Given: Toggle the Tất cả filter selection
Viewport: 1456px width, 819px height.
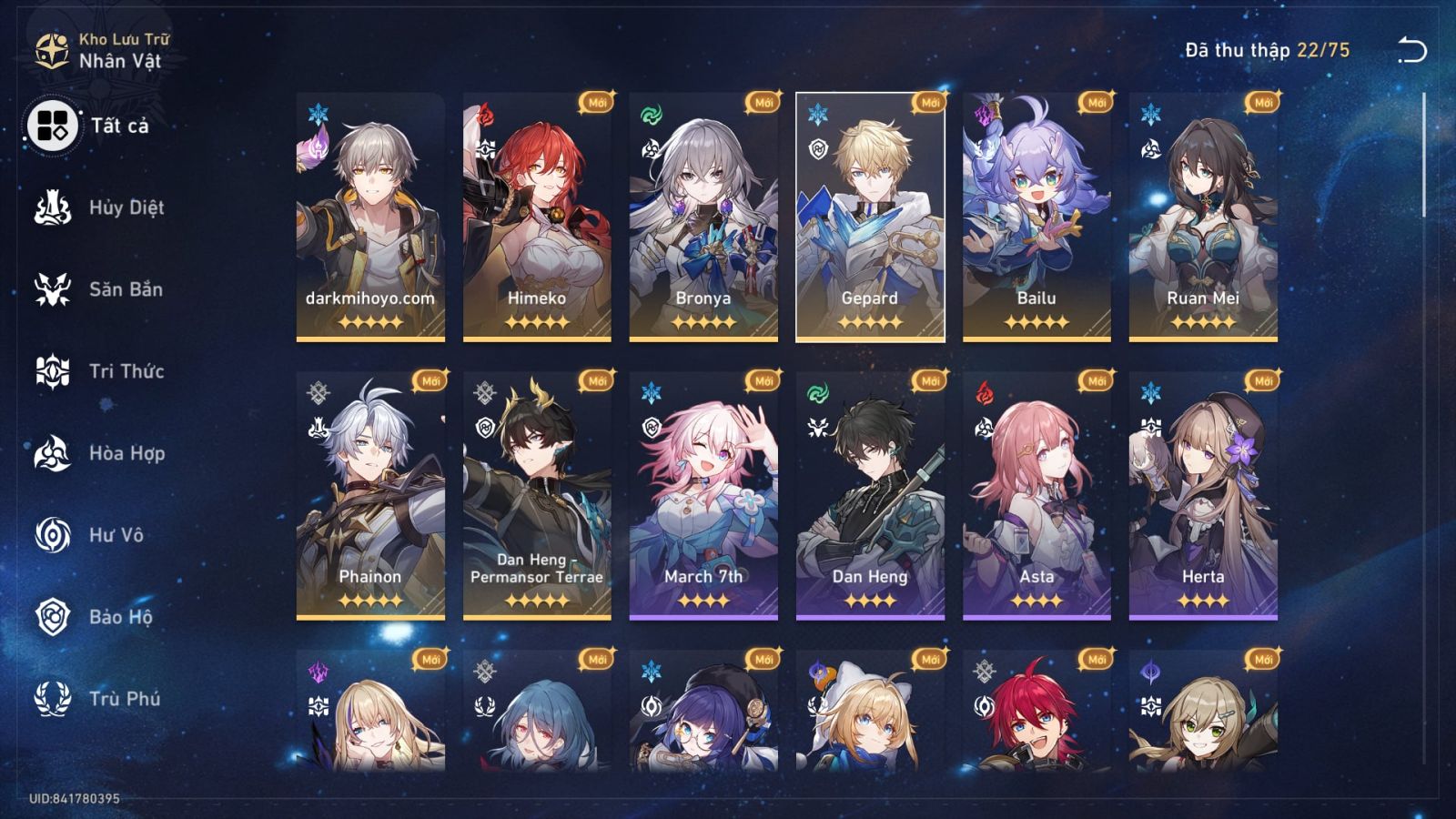Looking at the screenshot, I should 55,128.
